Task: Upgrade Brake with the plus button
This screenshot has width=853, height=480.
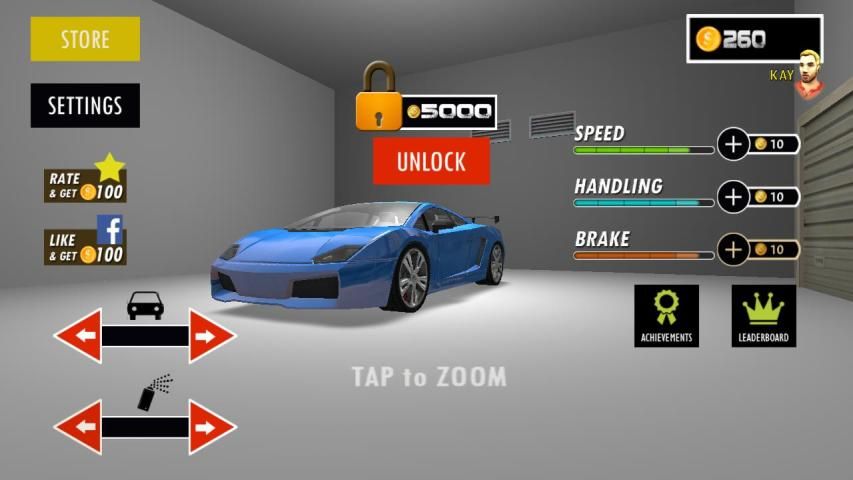Action: pos(734,249)
